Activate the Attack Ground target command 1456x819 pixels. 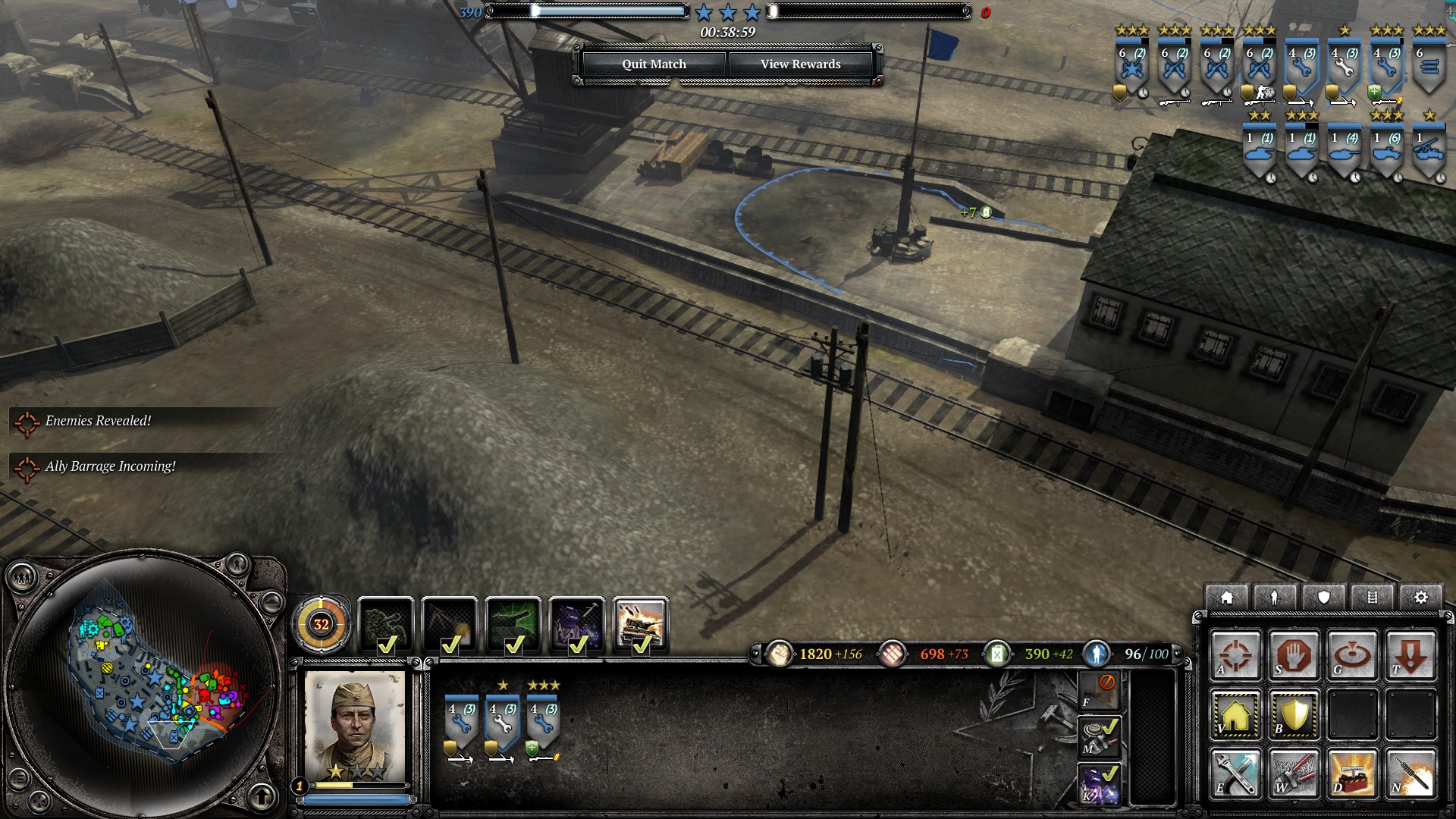pos(1352,655)
